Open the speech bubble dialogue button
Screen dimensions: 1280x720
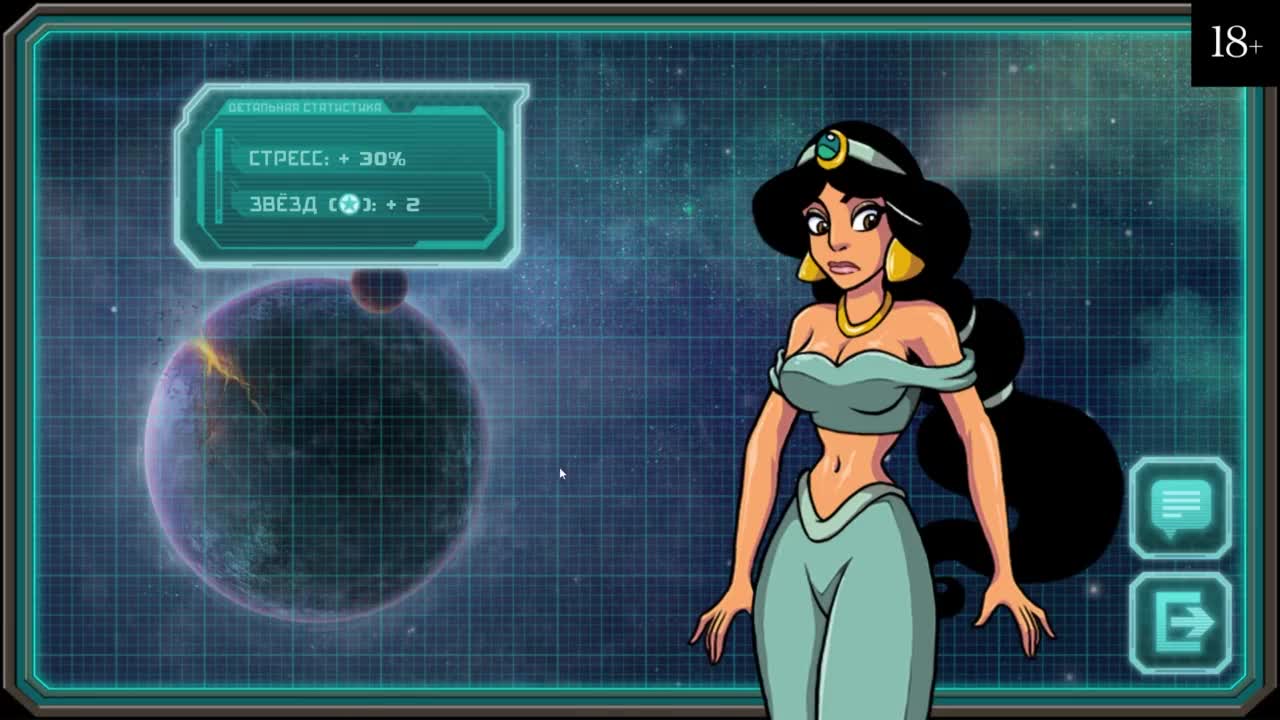point(1181,507)
